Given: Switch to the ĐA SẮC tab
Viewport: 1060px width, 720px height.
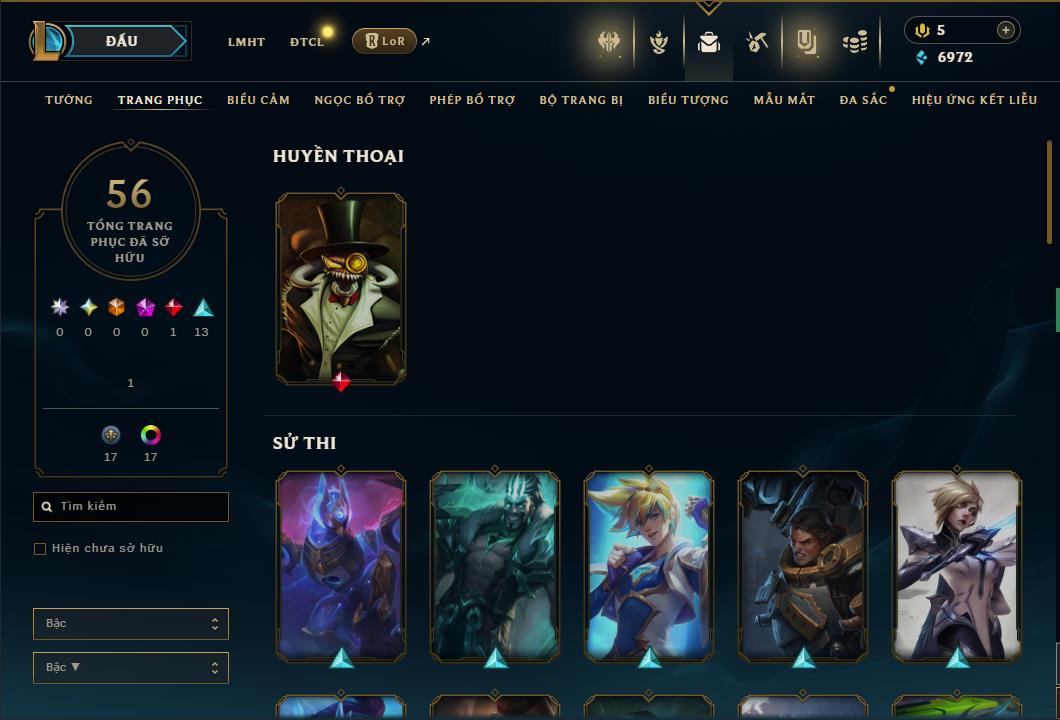Looking at the screenshot, I should click(x=863, y=100).
